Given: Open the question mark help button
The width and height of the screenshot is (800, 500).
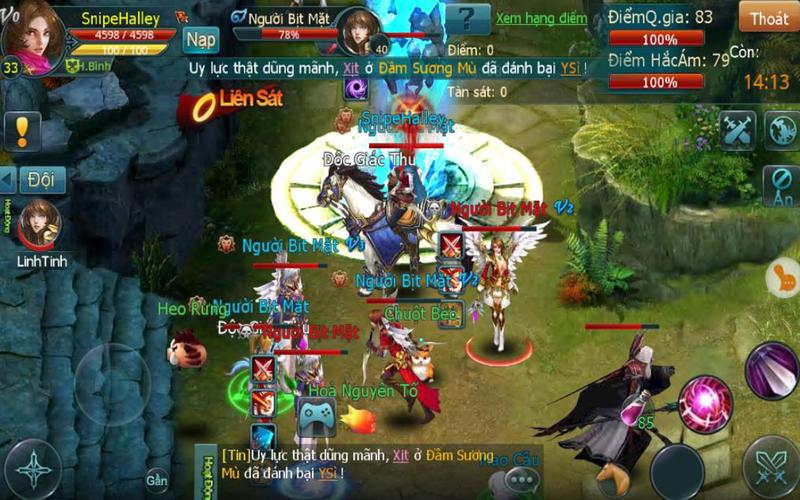Looking at the screenshot, I should [467, 18].
